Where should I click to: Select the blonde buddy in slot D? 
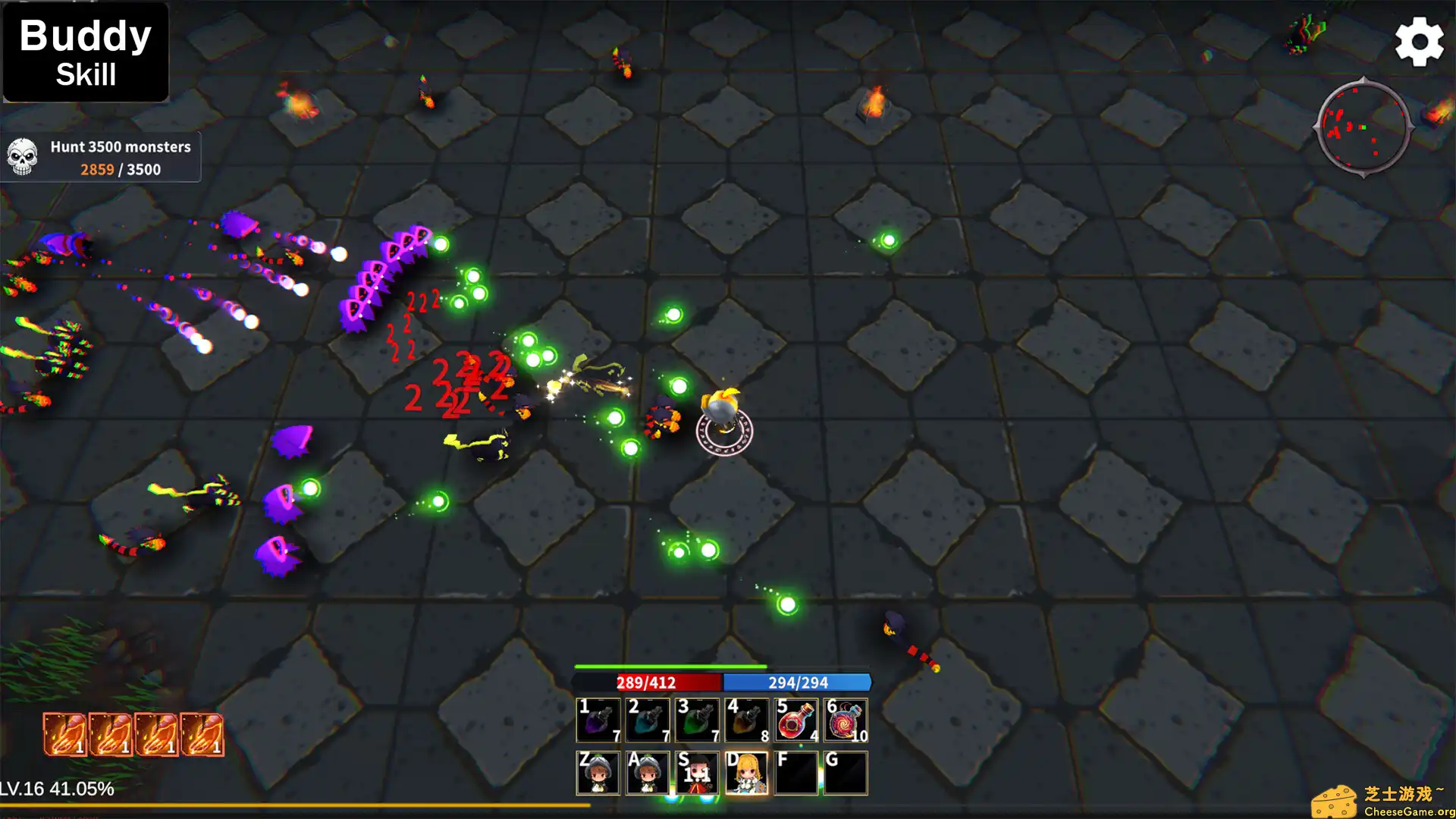(746, 773)
